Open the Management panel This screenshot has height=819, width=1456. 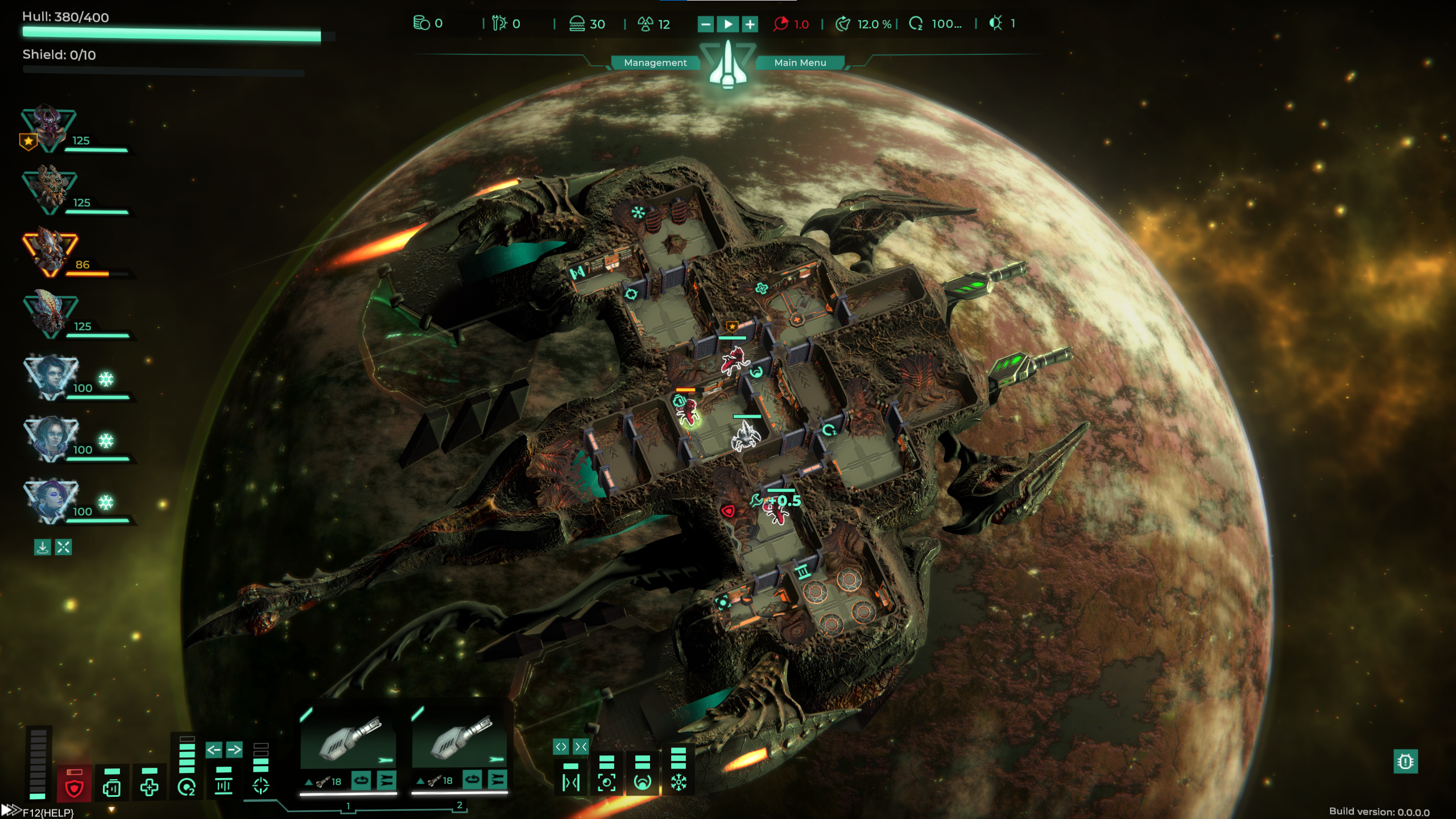[x=655, y=63]
